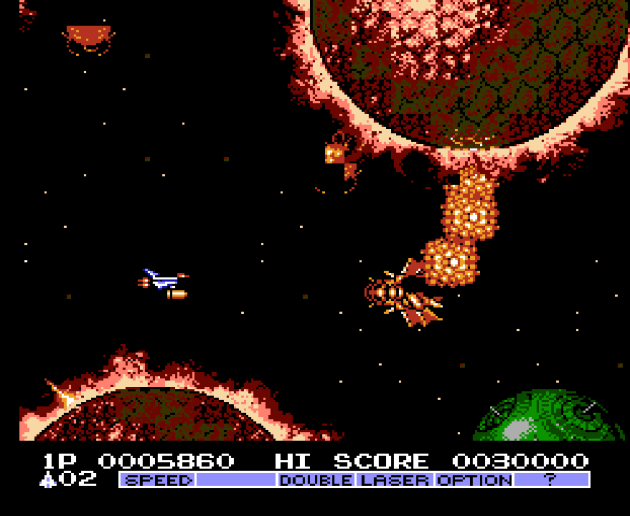
Task: Pick the OPTION power-up slot
Action: click(473, 480)
